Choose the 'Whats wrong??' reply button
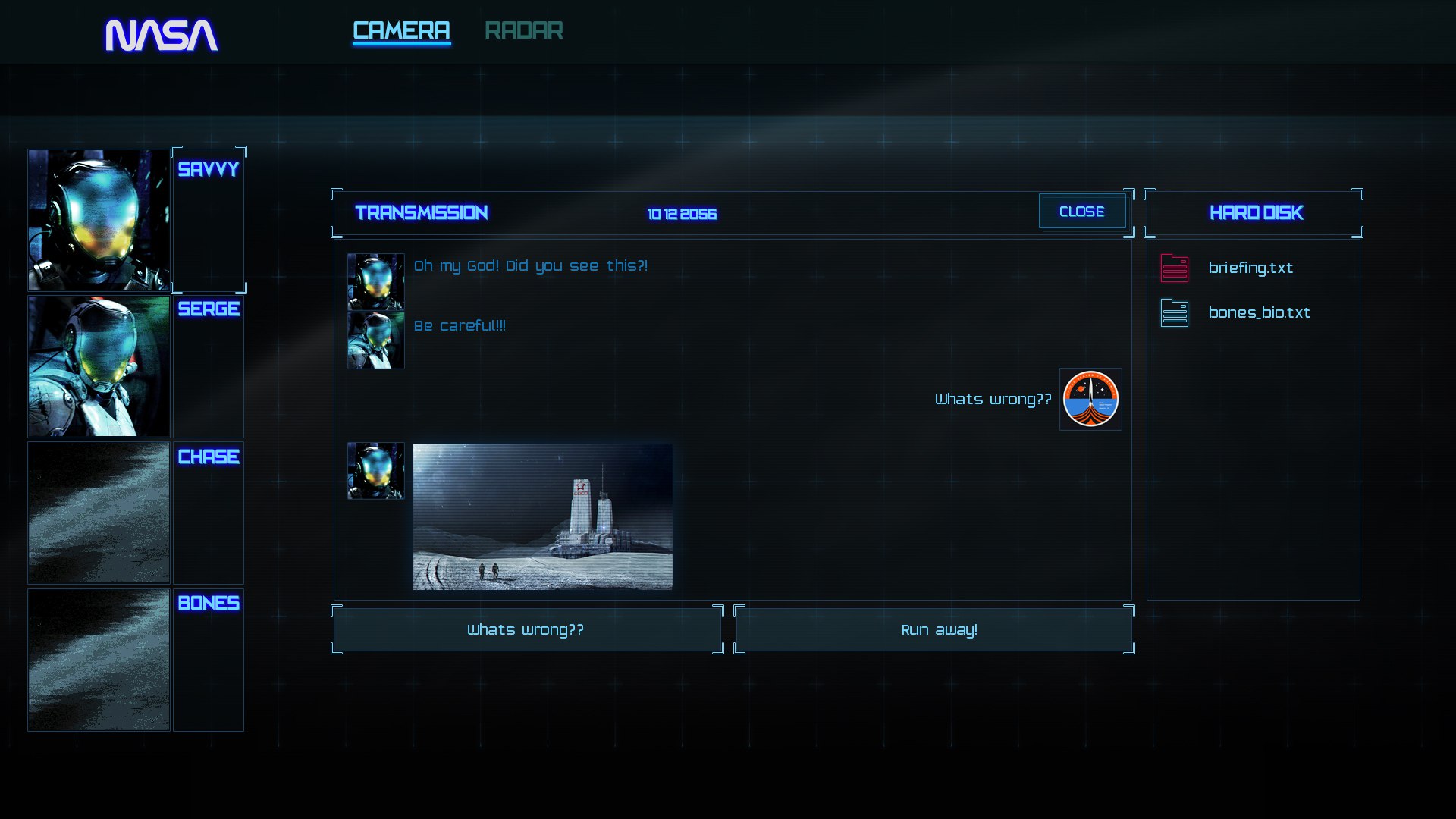1456x819 pixels. [x=526, y=629]
